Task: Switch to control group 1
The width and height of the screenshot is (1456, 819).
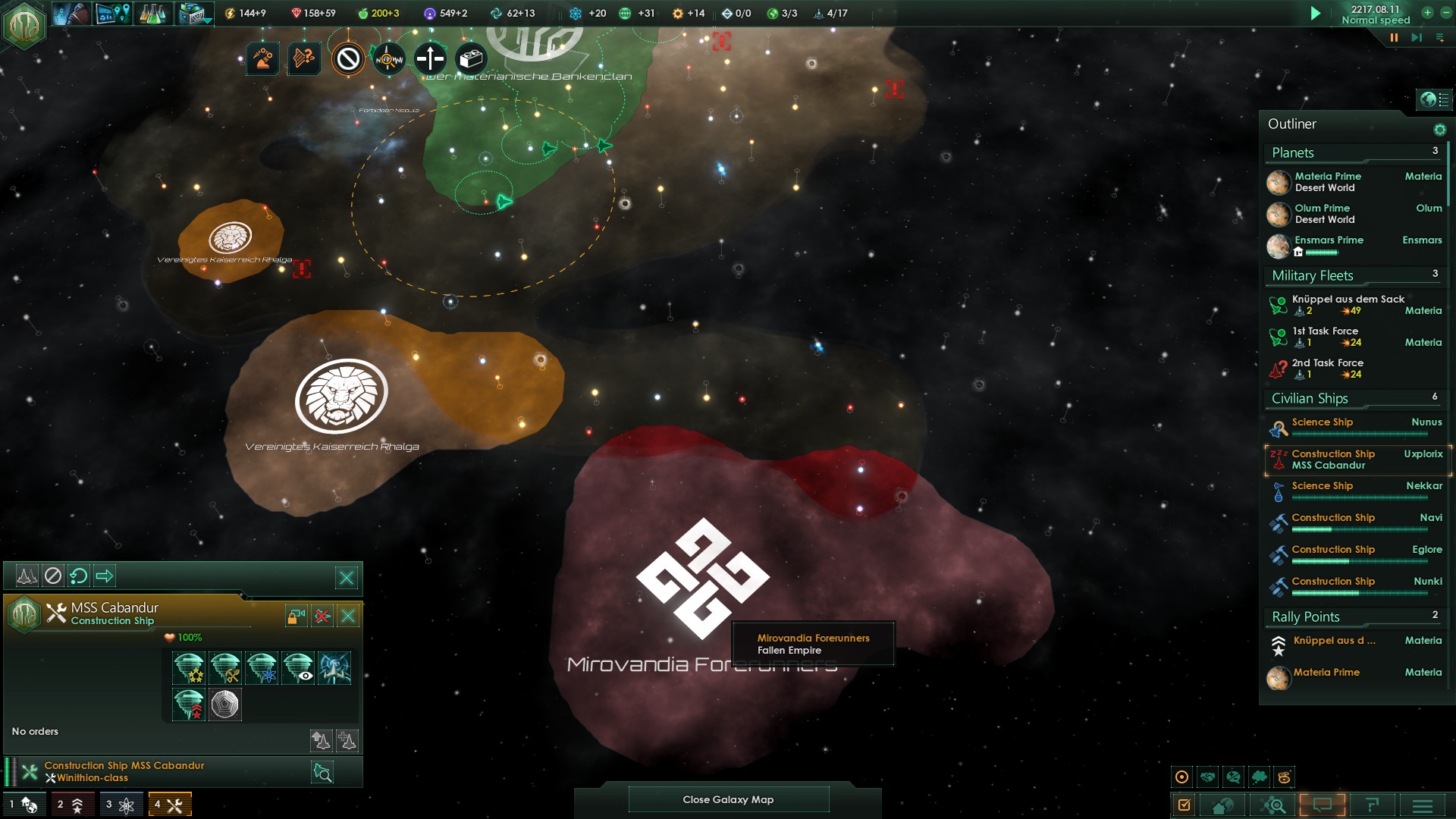Action: [x=23, y=805]
